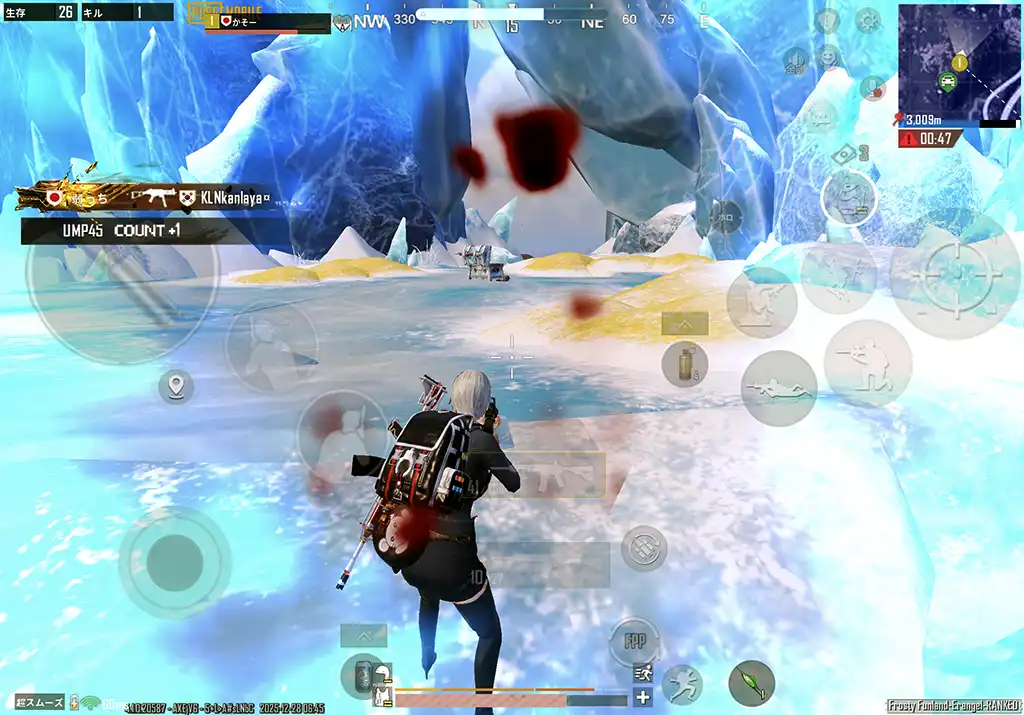Place a marker with the location pin
This screenshot has height=715, width=1024.
(176, 386)
